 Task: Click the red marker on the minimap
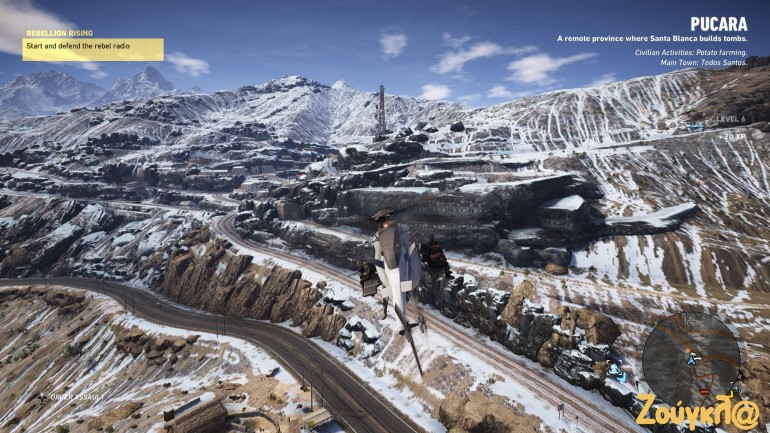[704, 391]
